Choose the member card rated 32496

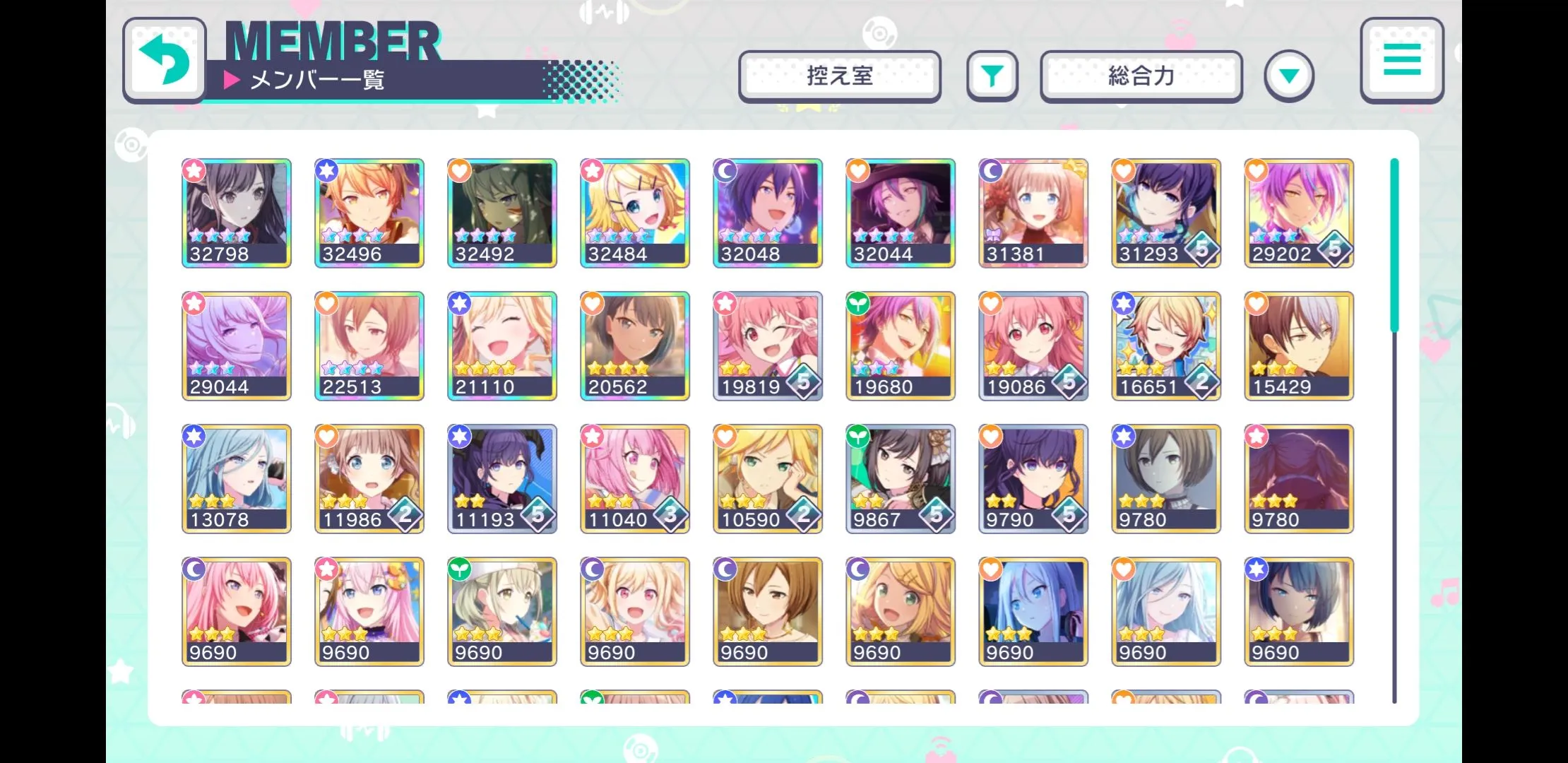point(369,213)
